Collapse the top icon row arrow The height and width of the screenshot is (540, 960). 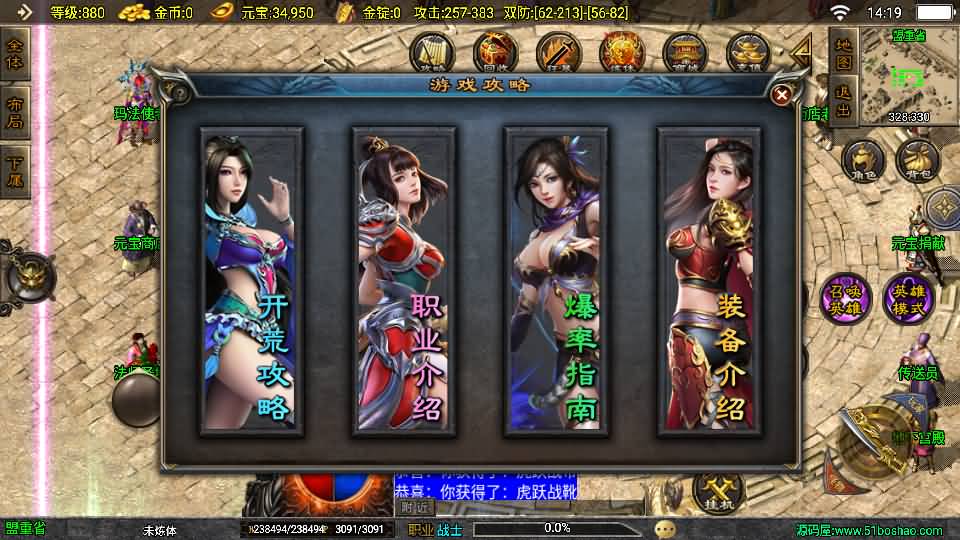click(800, 52)
